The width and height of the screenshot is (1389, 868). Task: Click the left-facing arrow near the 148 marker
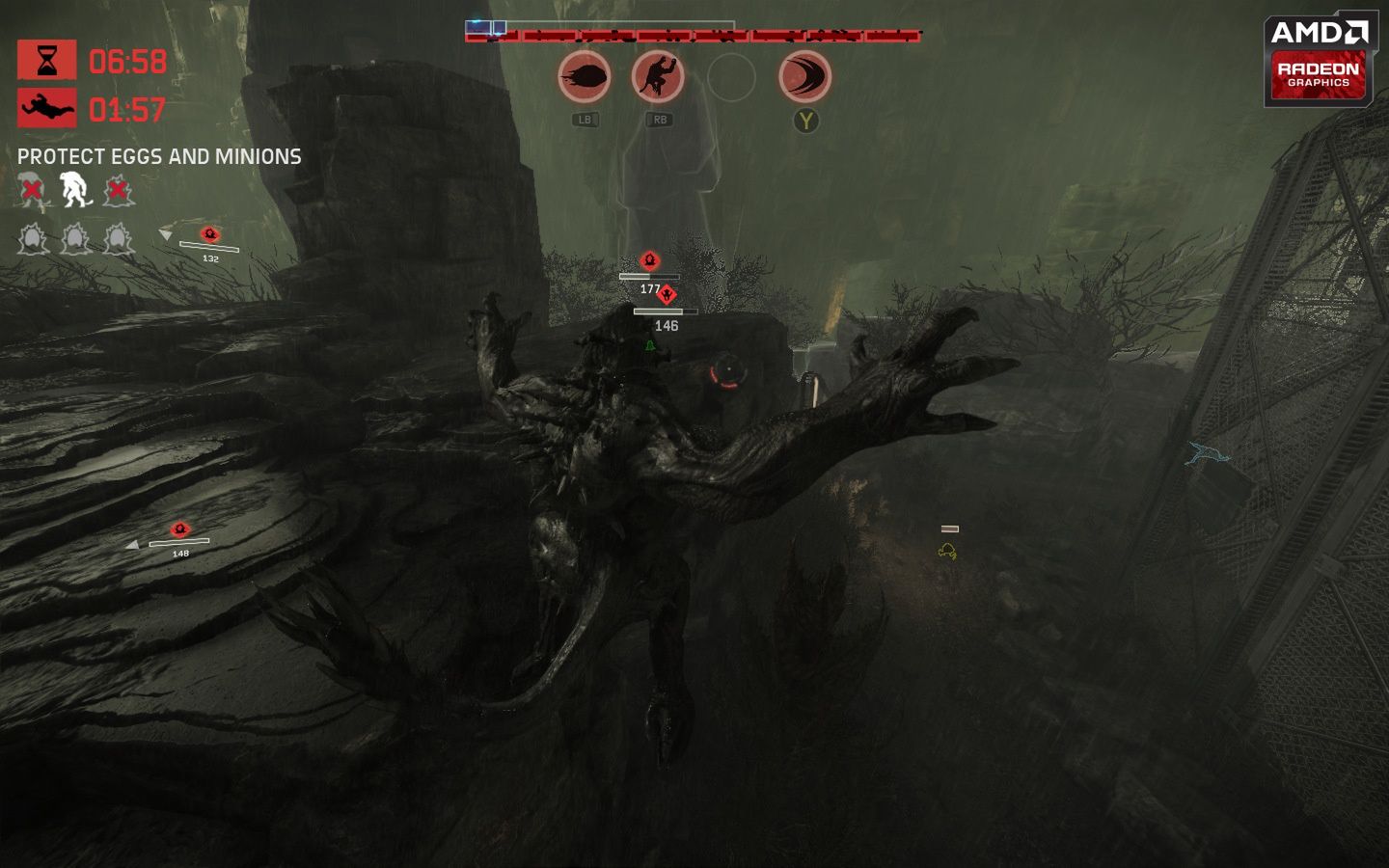(x=132, y=543)
